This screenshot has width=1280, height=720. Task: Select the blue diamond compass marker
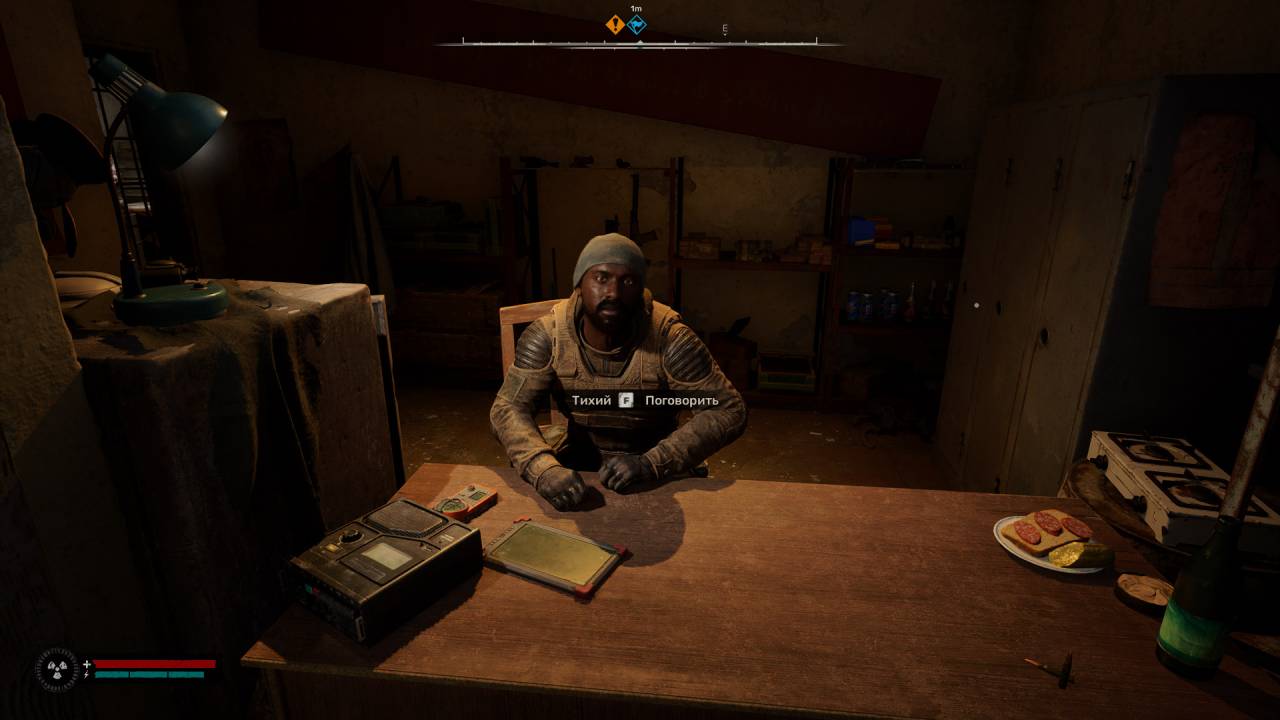(637, 25)
